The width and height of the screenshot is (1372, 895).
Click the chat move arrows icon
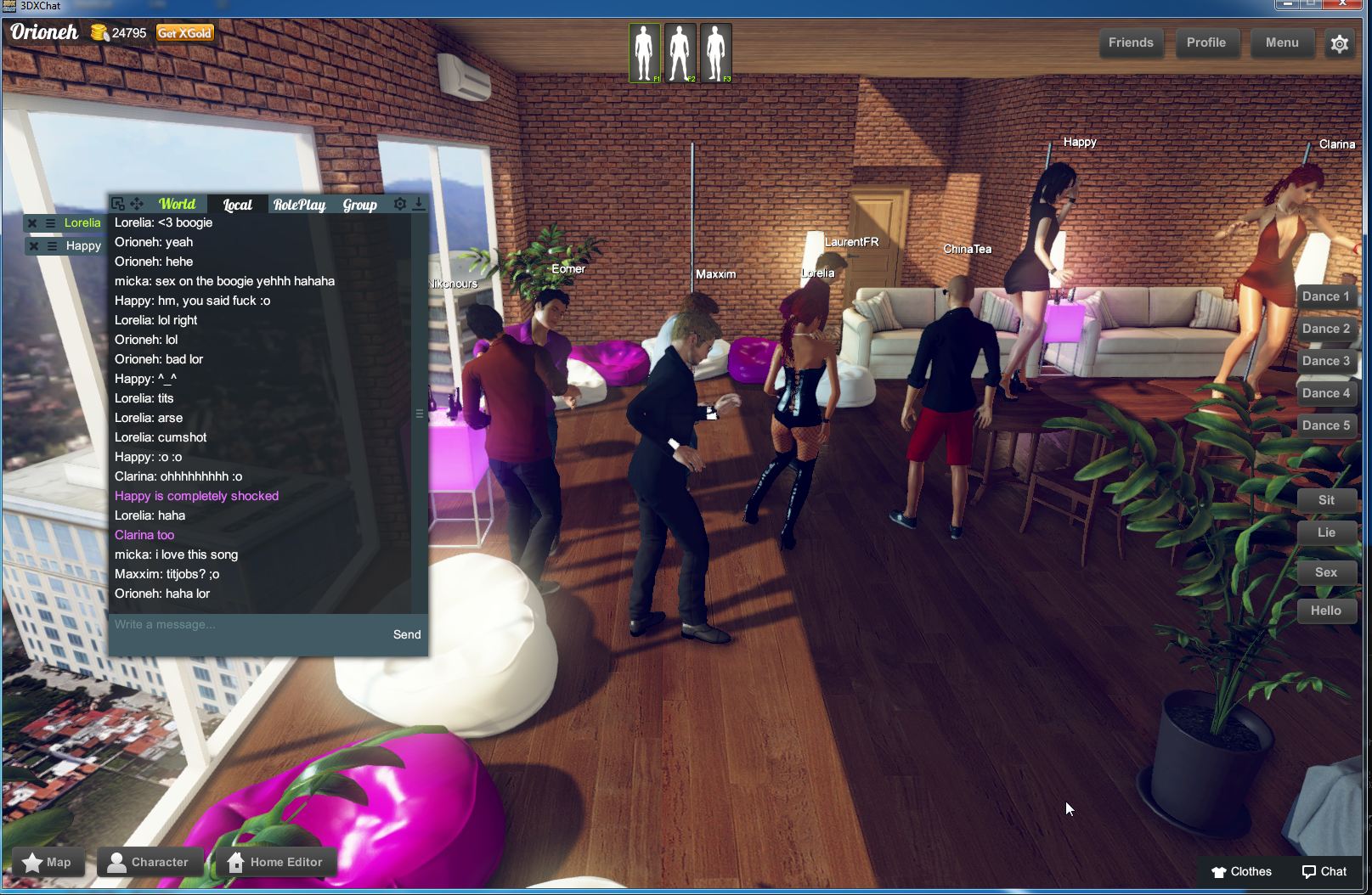(138, 204)
